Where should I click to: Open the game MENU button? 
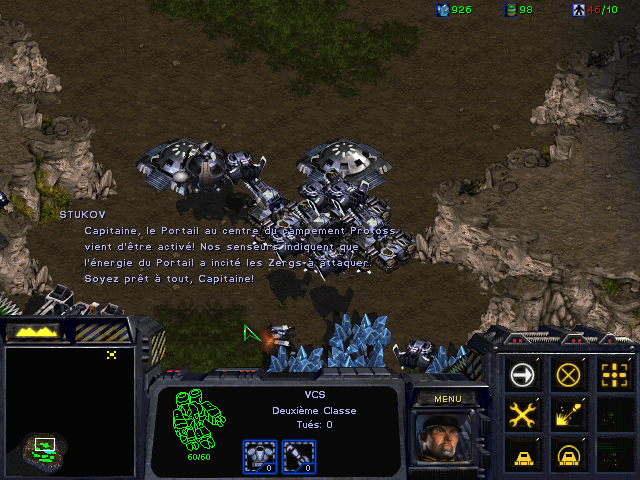click(x=446, y=399)
